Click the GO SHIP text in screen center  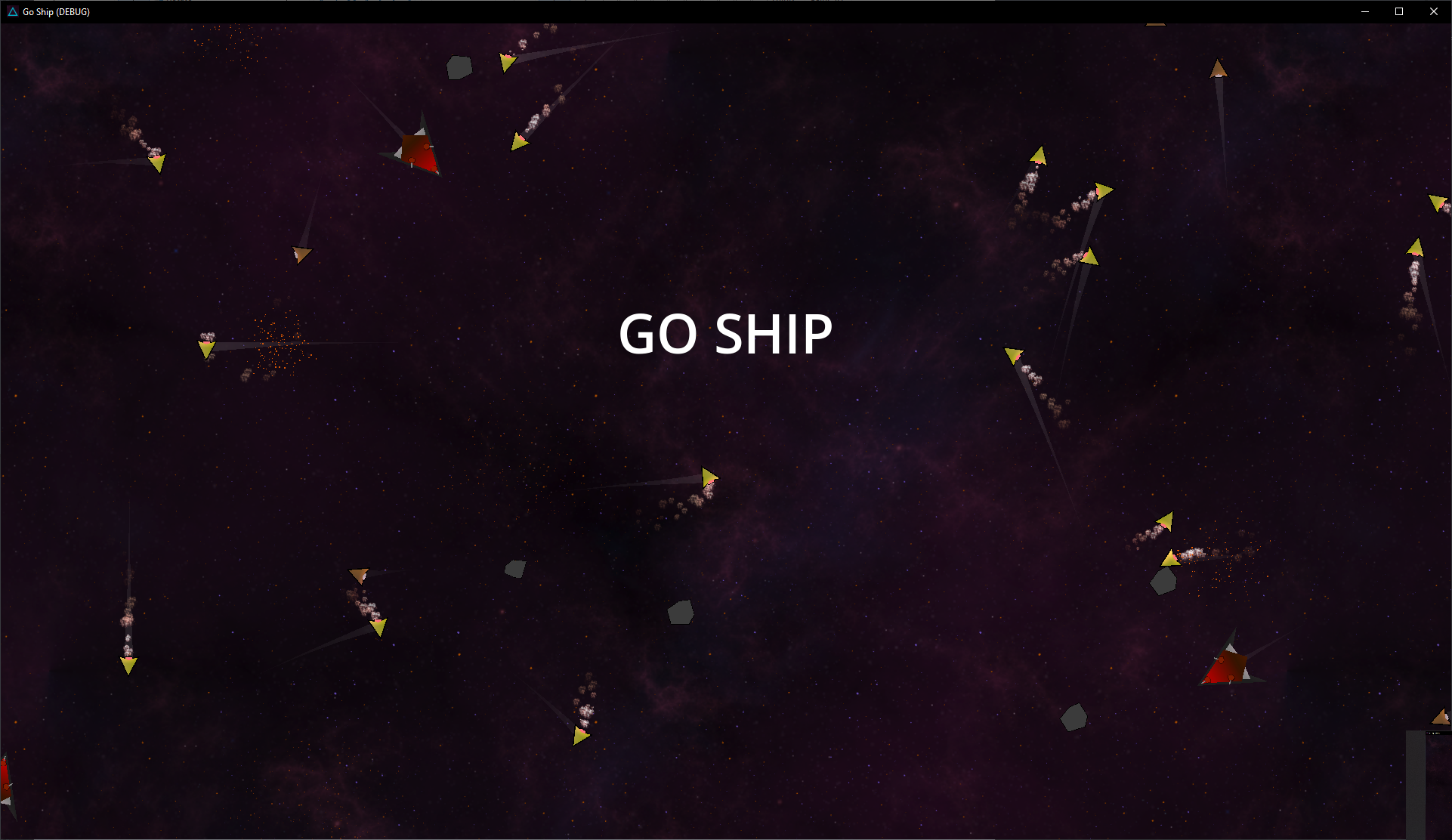(724, 332)
